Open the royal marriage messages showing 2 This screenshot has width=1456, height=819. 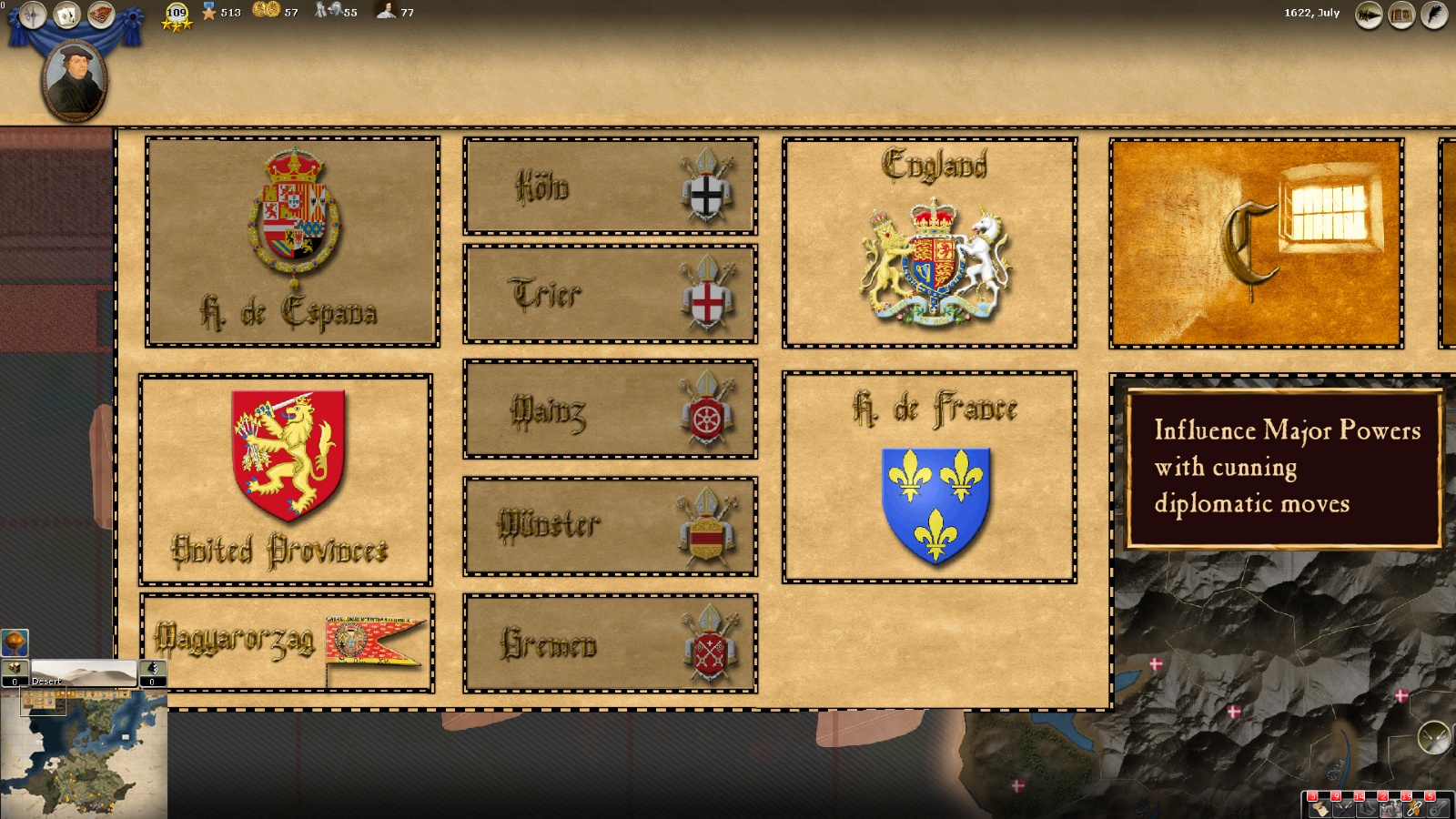1390,808
